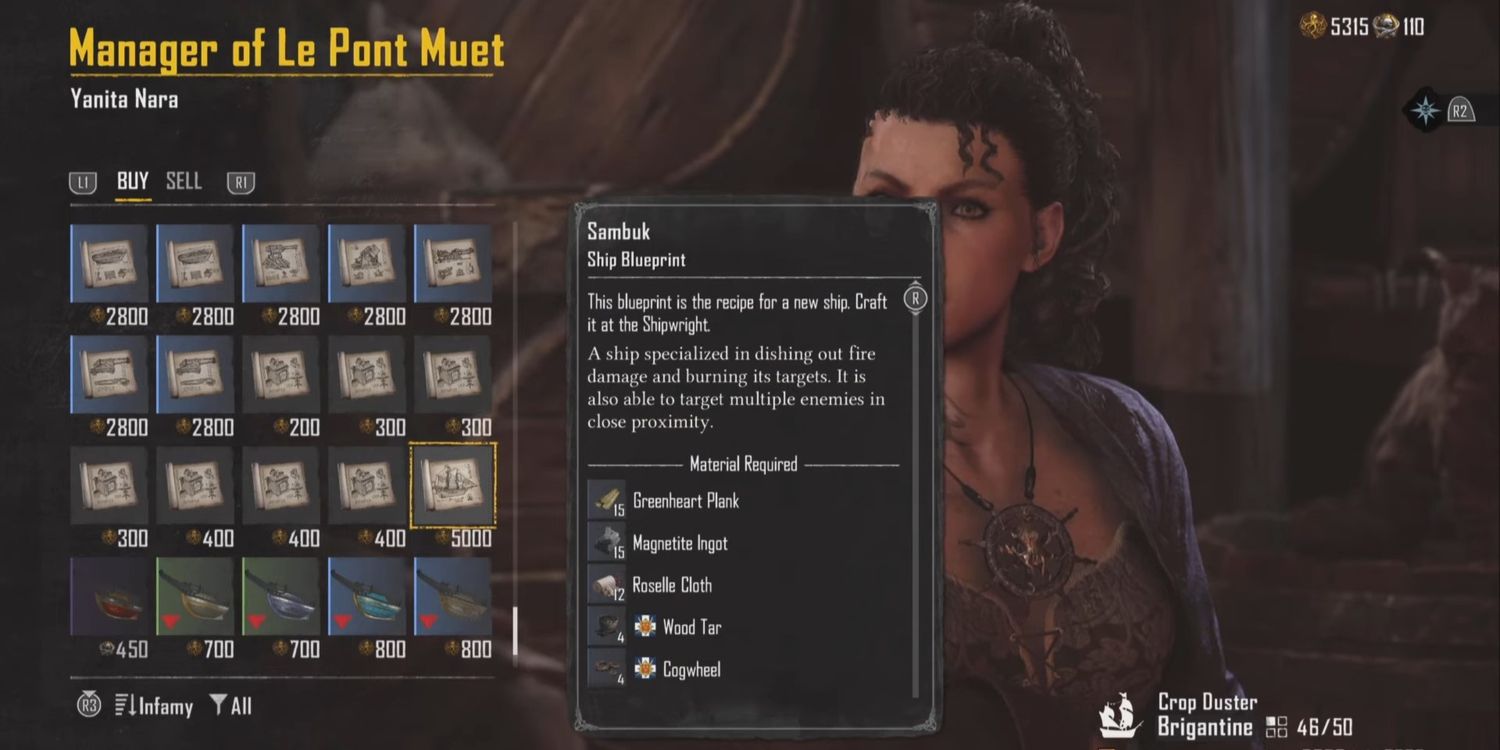The height and width of the screenshot is (750, 1500).
Task: Click the shop item grid scrollbar
Action: pyautogui.click(x=515, y=630)
